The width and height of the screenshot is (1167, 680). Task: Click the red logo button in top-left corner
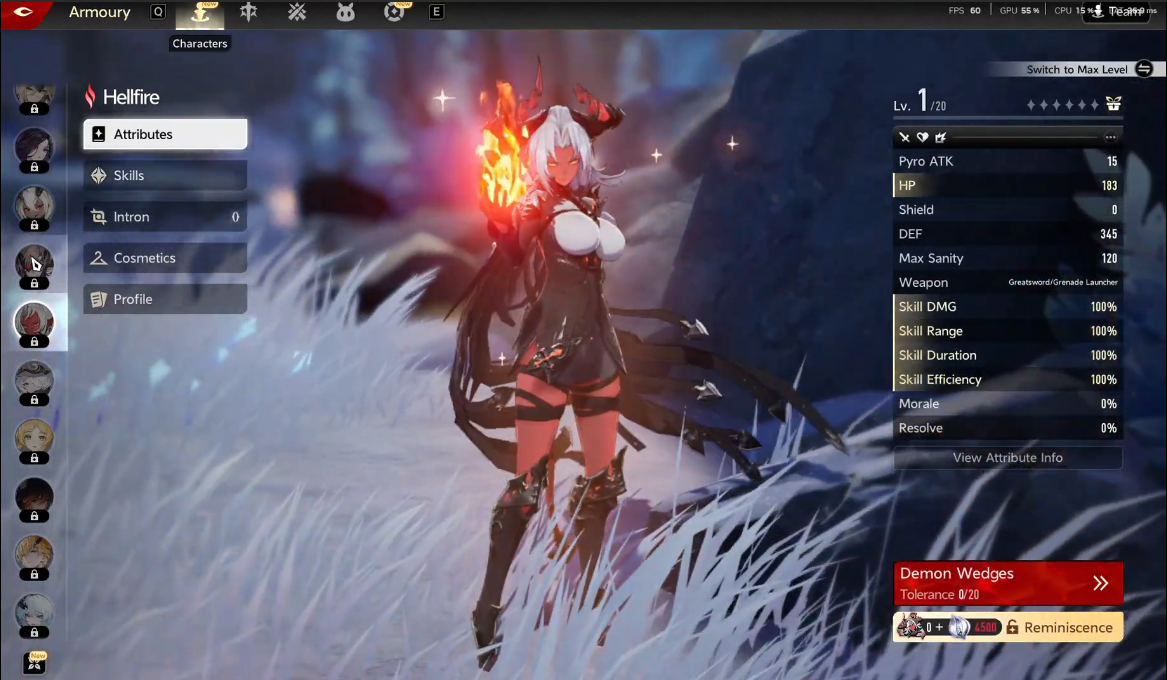pos(24,13)
